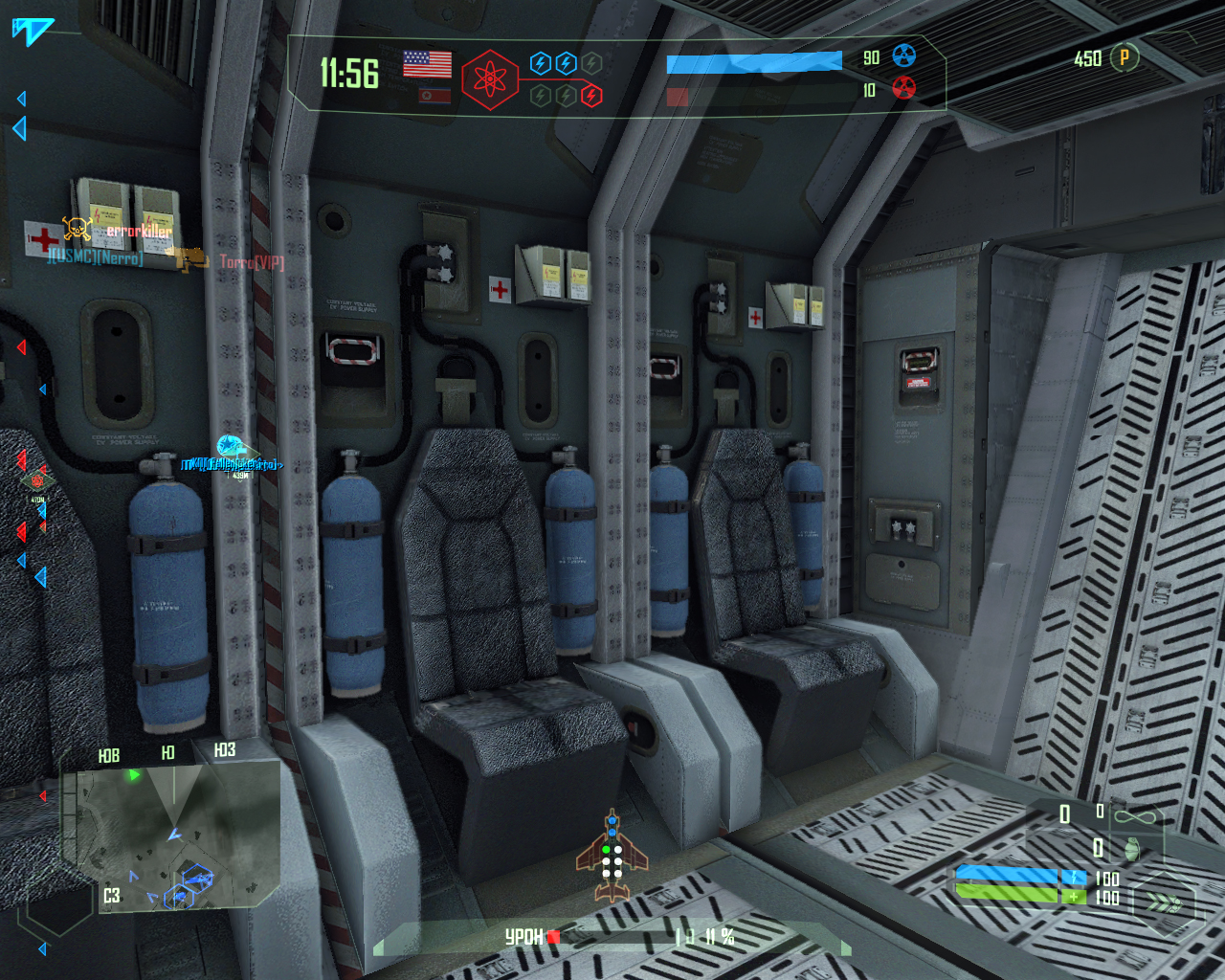The image size is (1225, 980).
Task: Click the red hexagonal atom emblem
Action: pyautogui.click(x=490, y=79)
